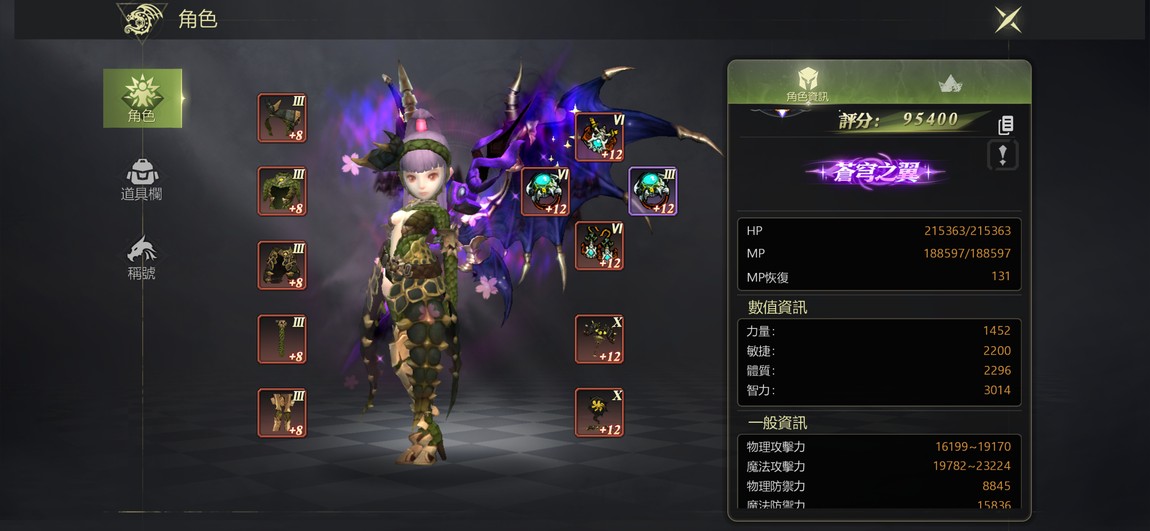The image size is (1150, 531).
Task: Show the 角色資訊 info panel tab
Action: click(x=807, y=84)
